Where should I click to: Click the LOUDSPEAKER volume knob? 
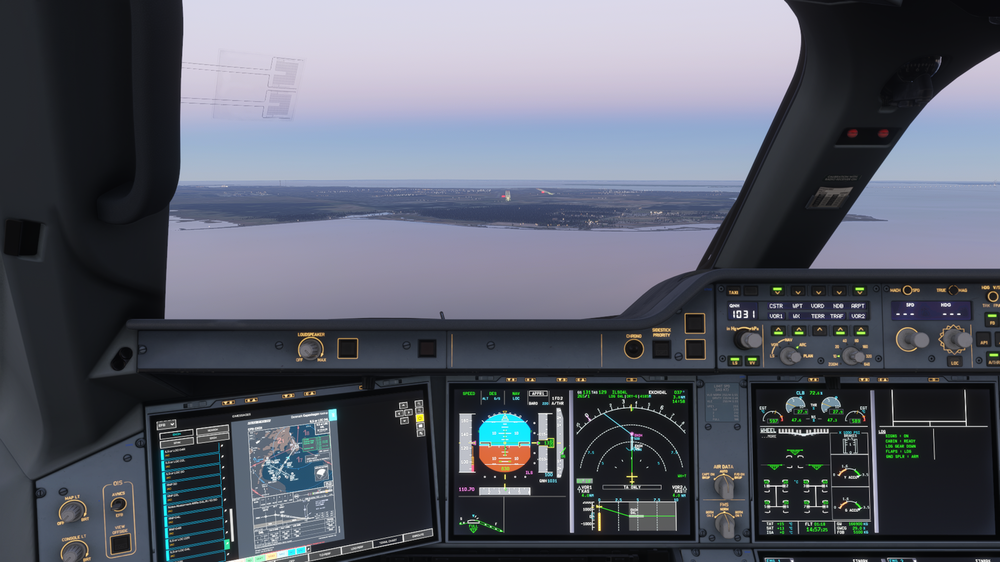[310, 348]
